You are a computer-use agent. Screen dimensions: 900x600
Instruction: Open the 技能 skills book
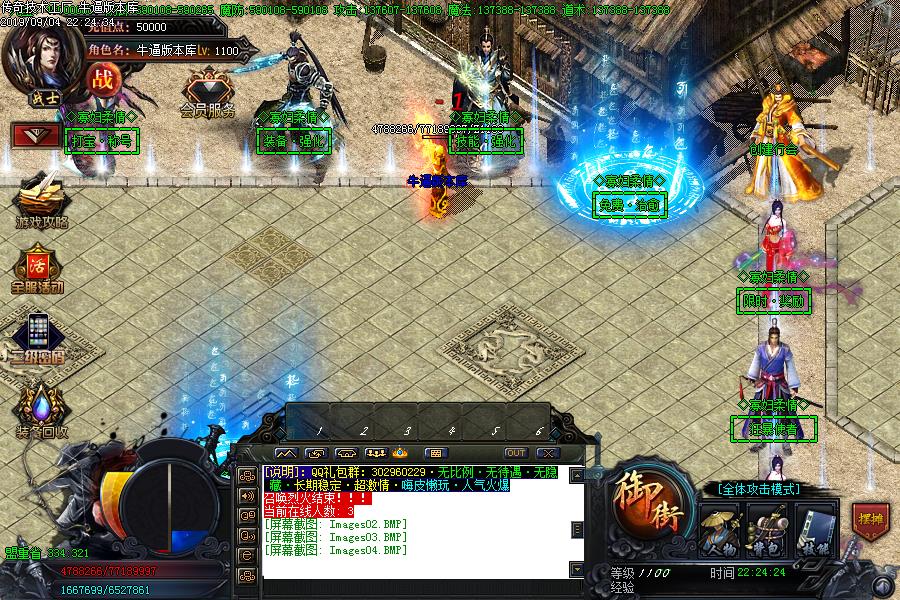click(x=814, y=529)
